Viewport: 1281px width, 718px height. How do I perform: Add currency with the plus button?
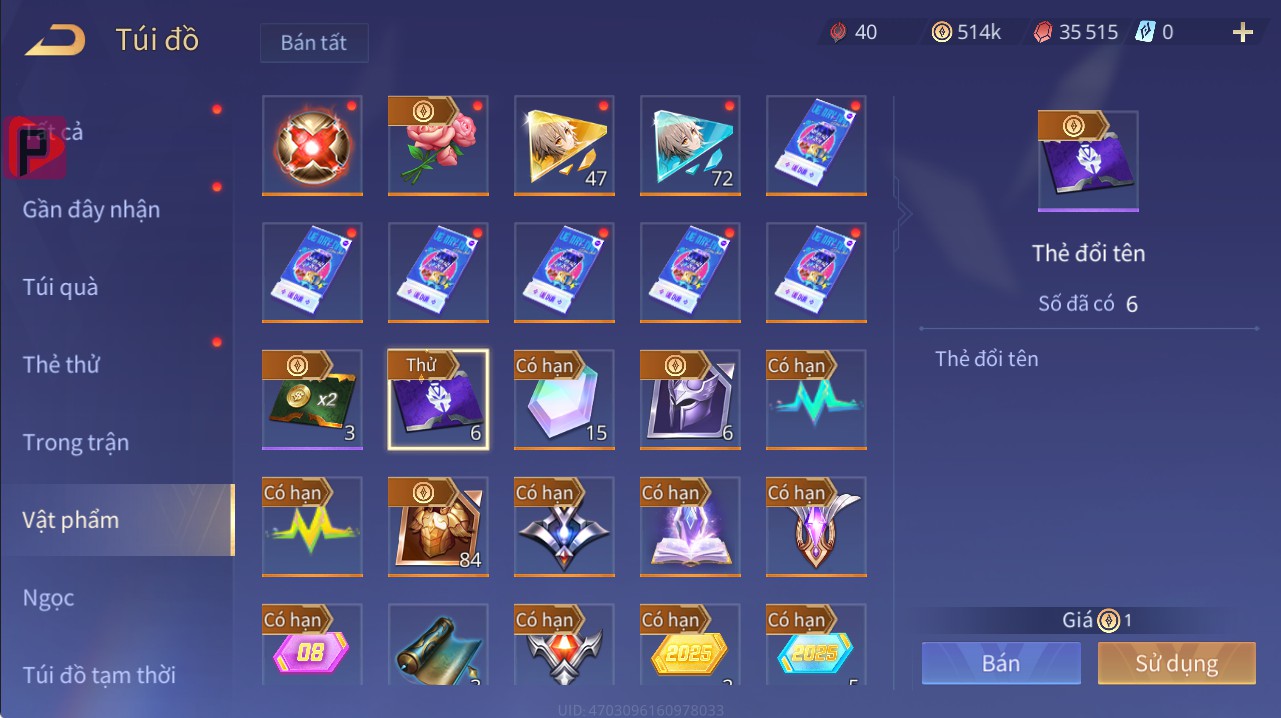tap(1243, 33)
